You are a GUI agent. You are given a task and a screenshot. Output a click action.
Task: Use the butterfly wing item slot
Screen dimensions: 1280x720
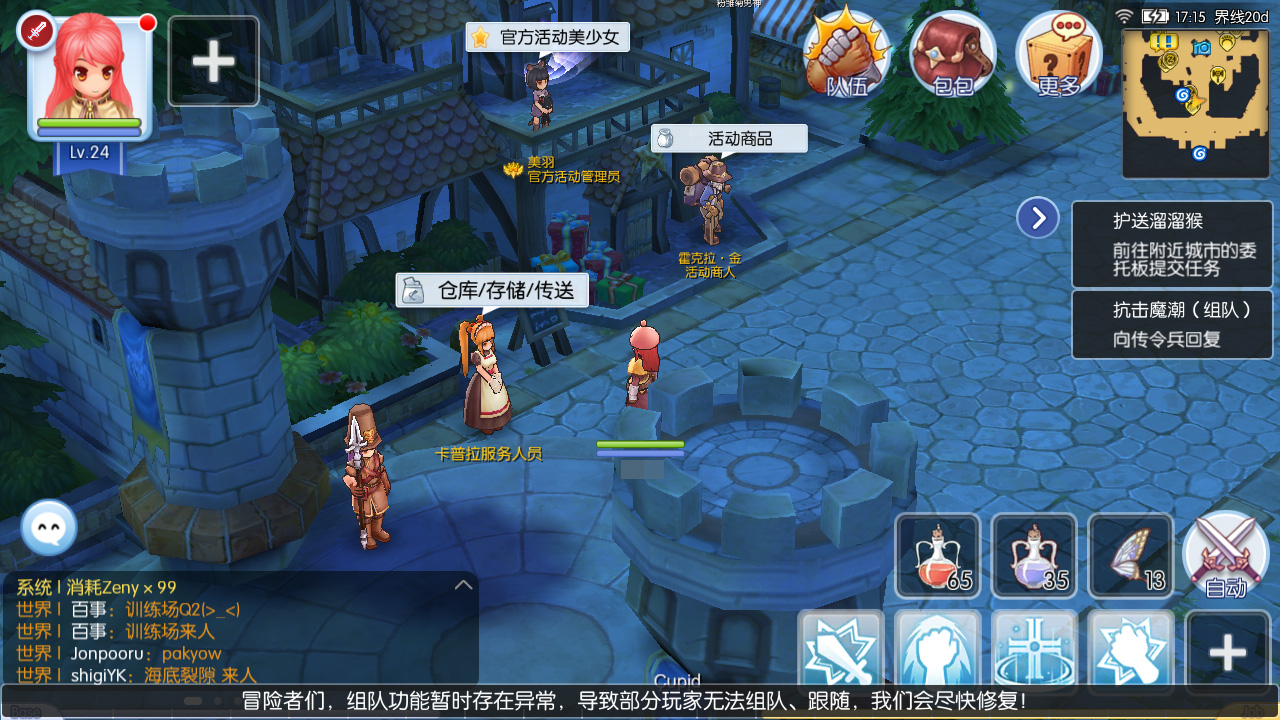click(1130, 555)
